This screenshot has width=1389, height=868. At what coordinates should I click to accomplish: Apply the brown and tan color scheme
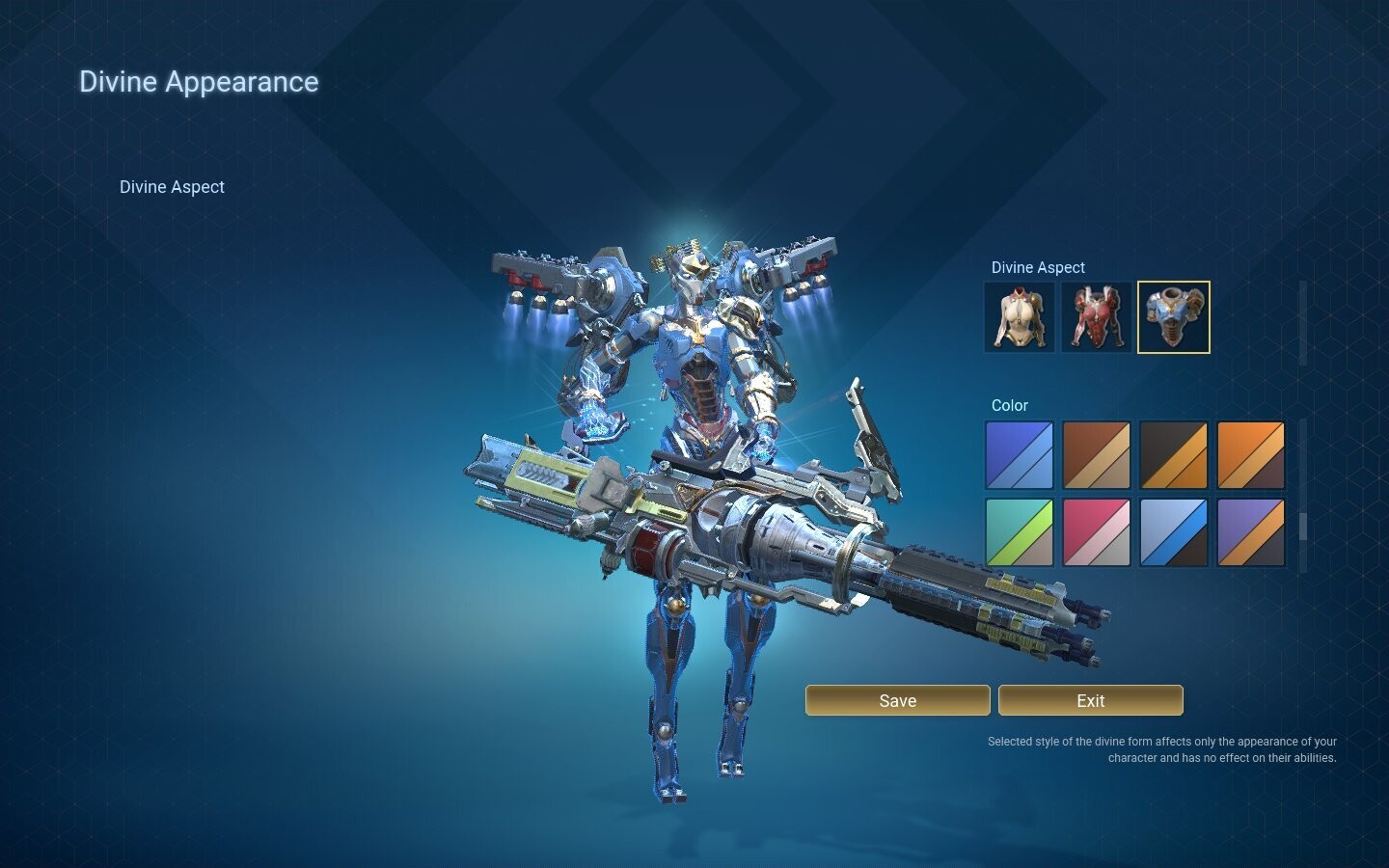pyautogui.click(x=1097, y=454)
